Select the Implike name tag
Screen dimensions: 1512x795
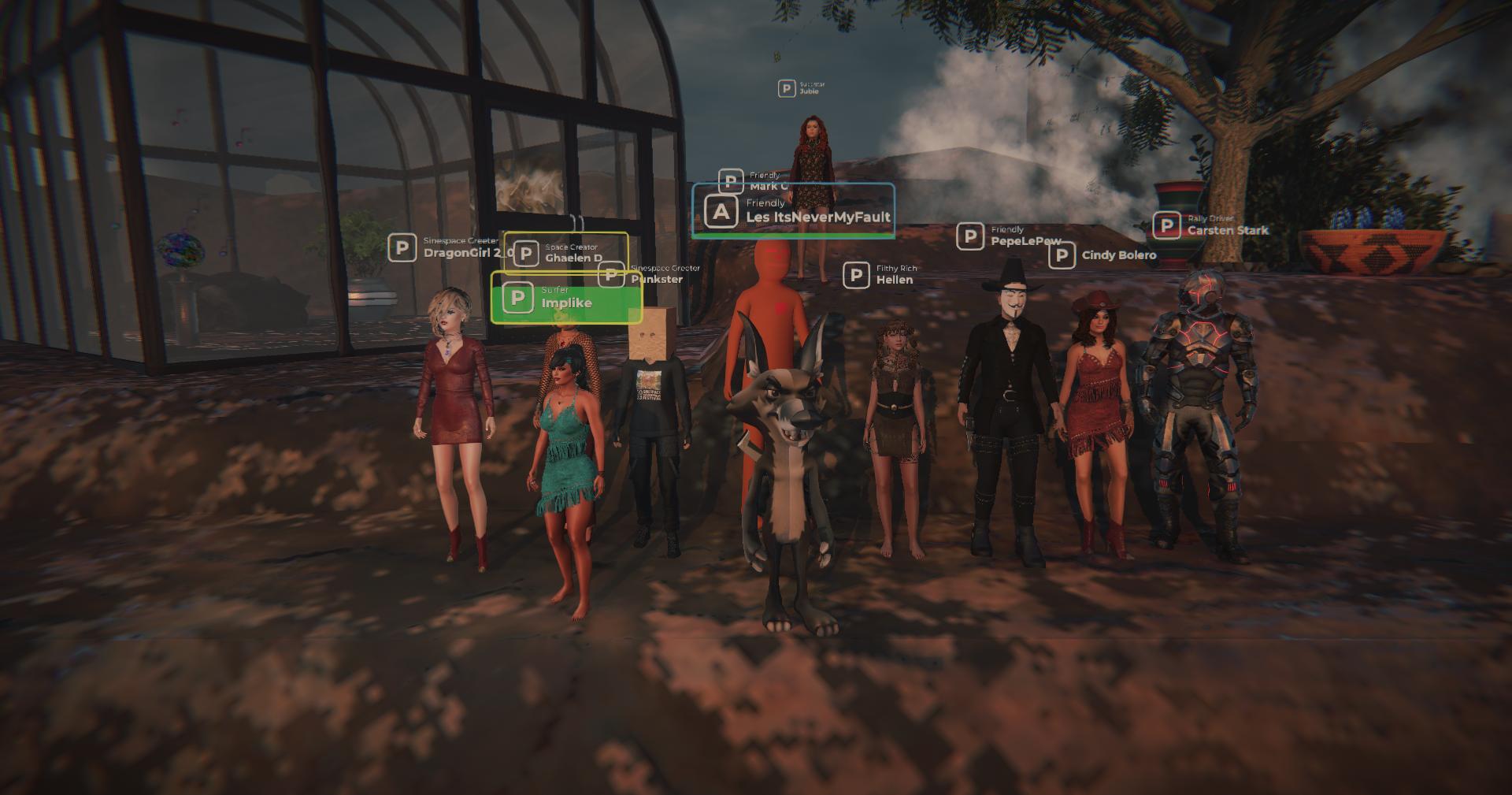point(565,298)
